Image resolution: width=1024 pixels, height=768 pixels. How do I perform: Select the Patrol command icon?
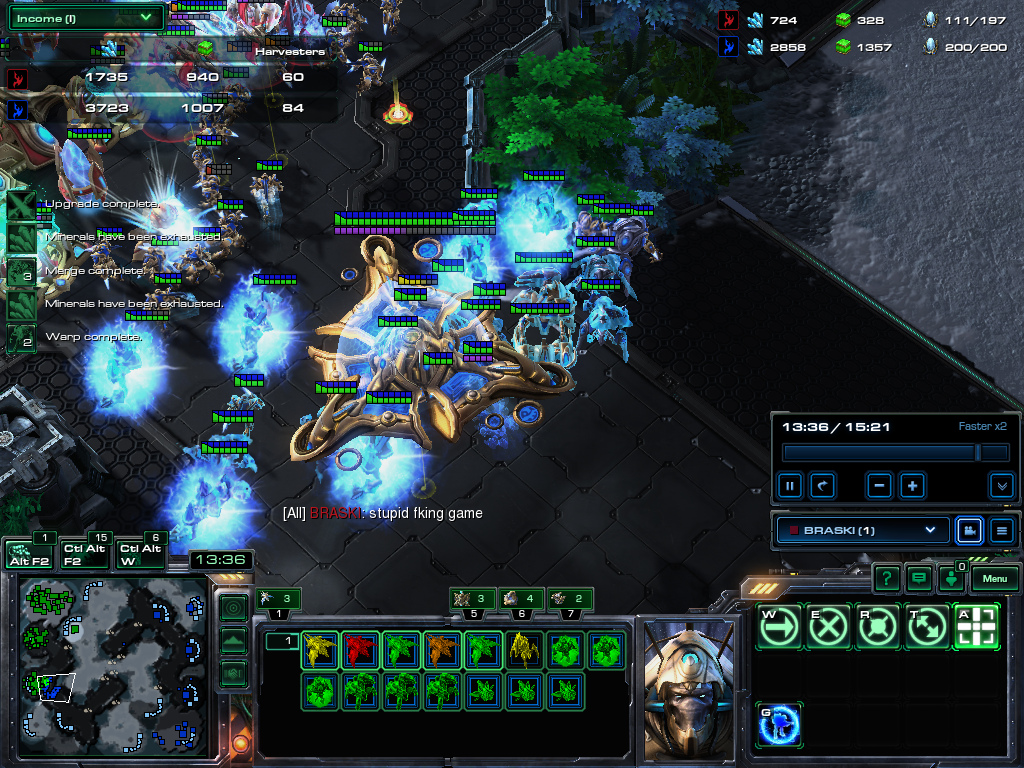tap(927, 627)
